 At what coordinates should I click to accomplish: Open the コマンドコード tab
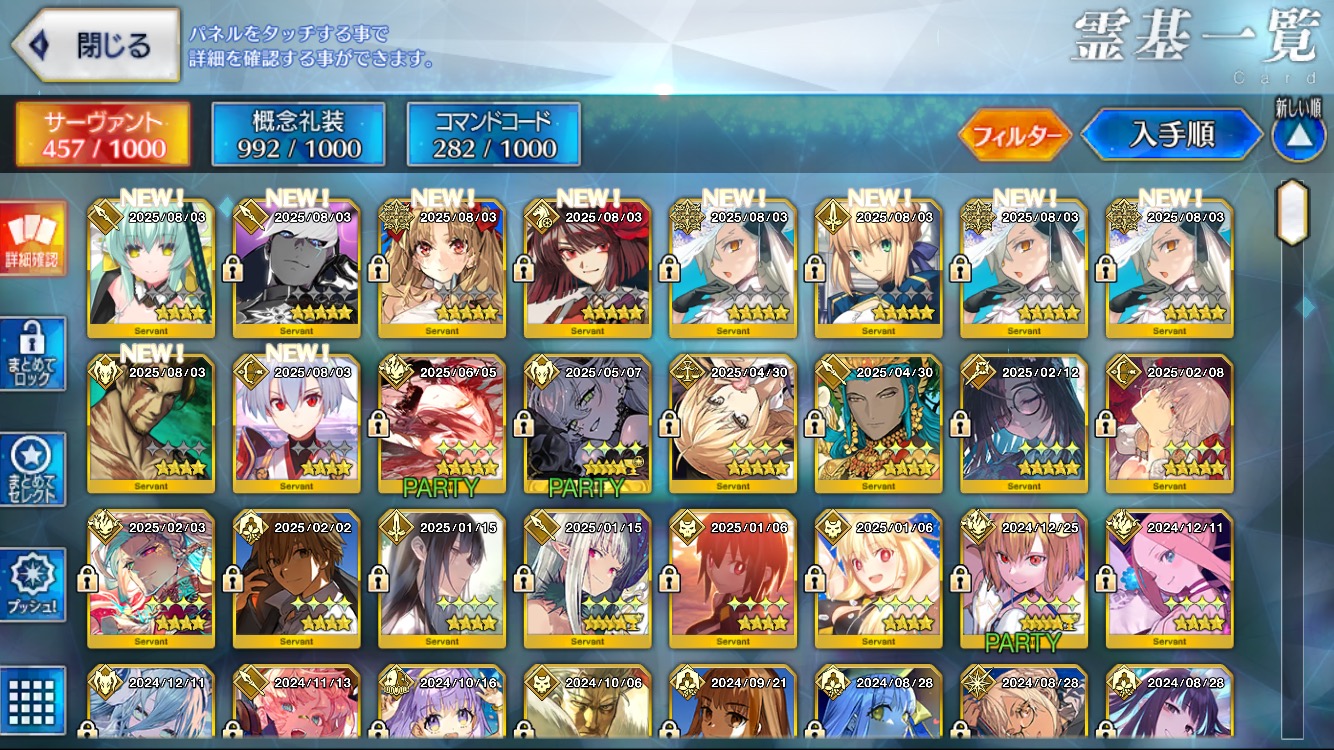494,135
